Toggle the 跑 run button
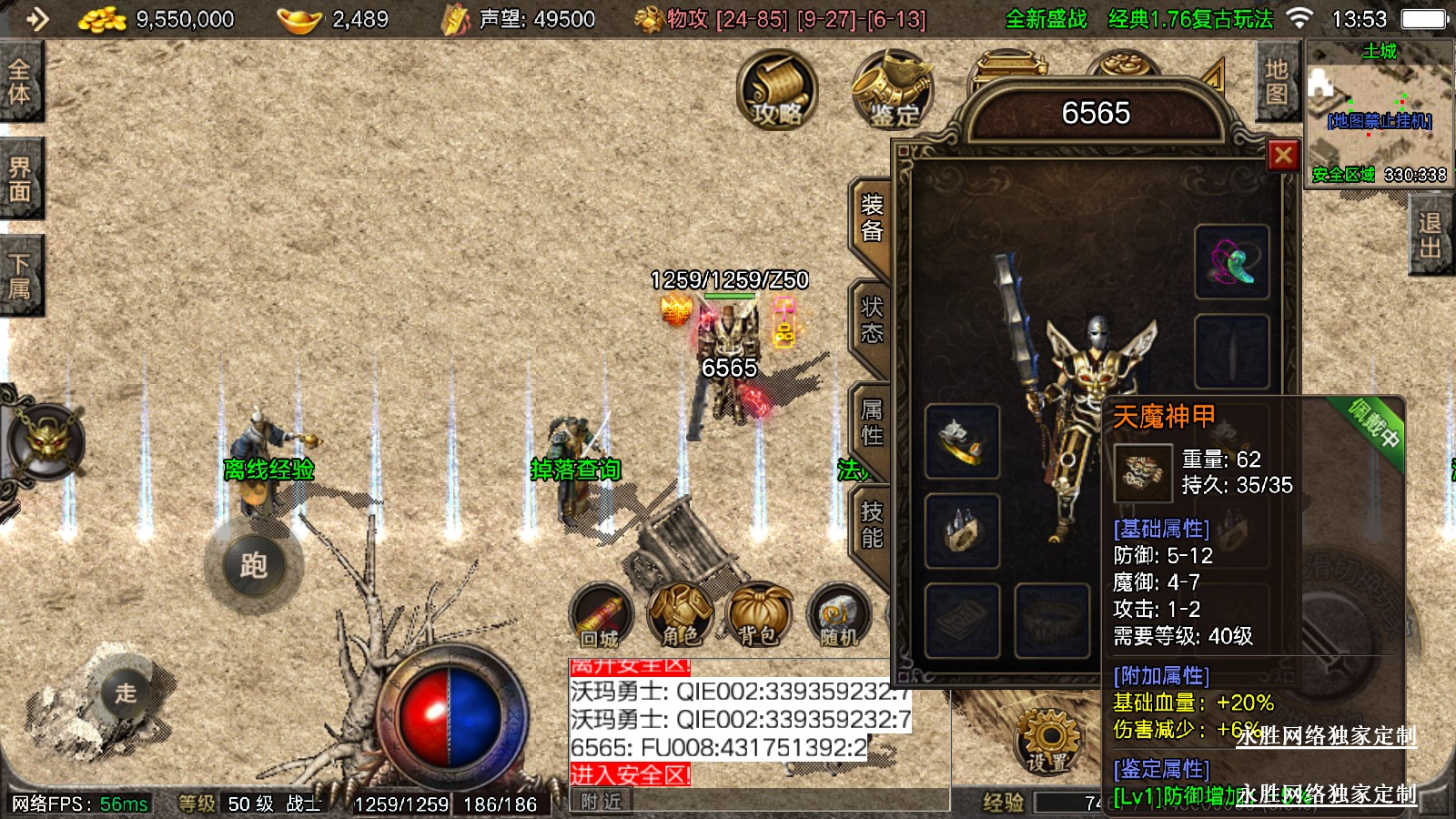The height and width of the screenshot is (819, 1456). [254, 566]
